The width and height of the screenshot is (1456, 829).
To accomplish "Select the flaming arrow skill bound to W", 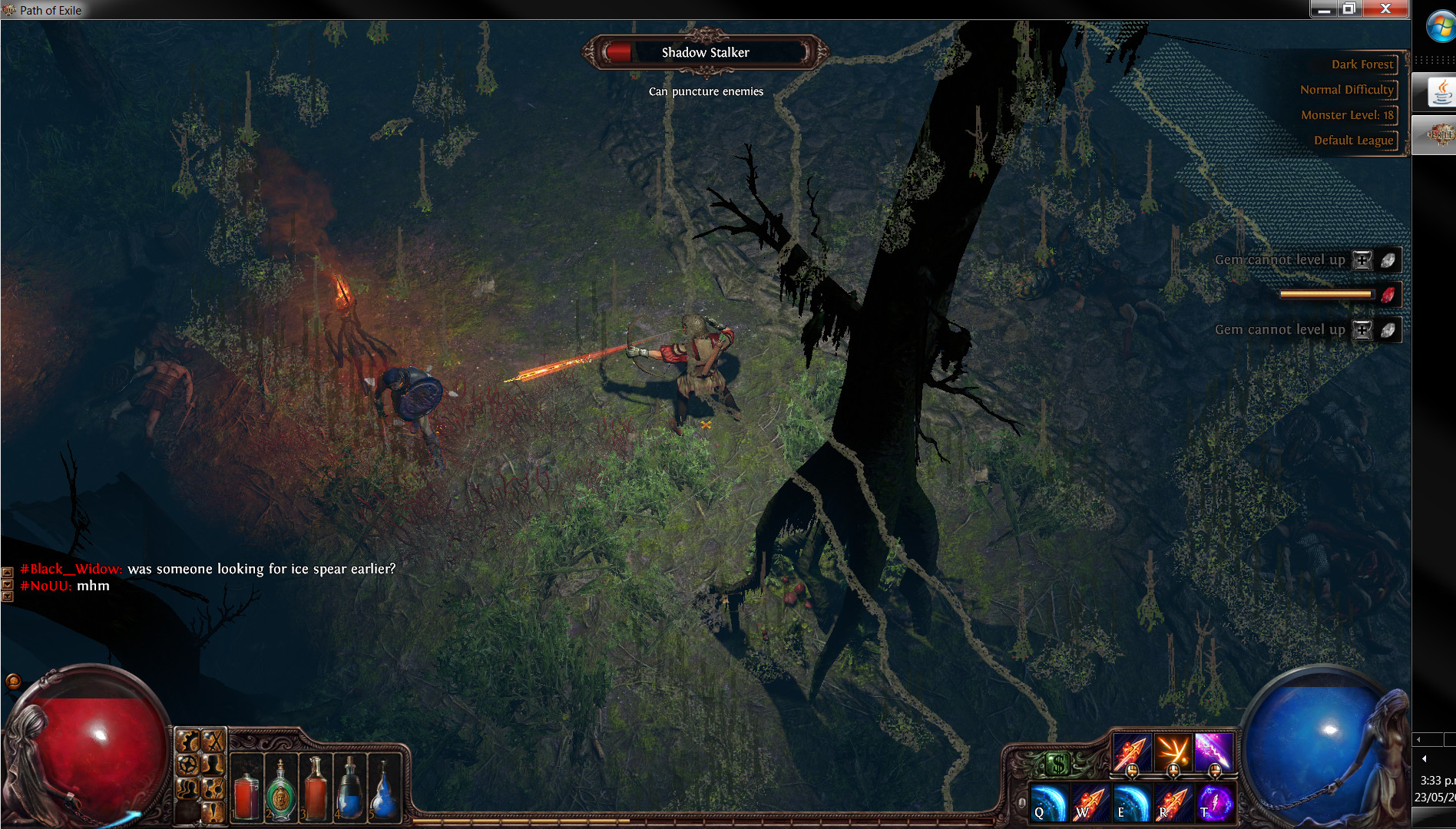I will [1089, 802].
